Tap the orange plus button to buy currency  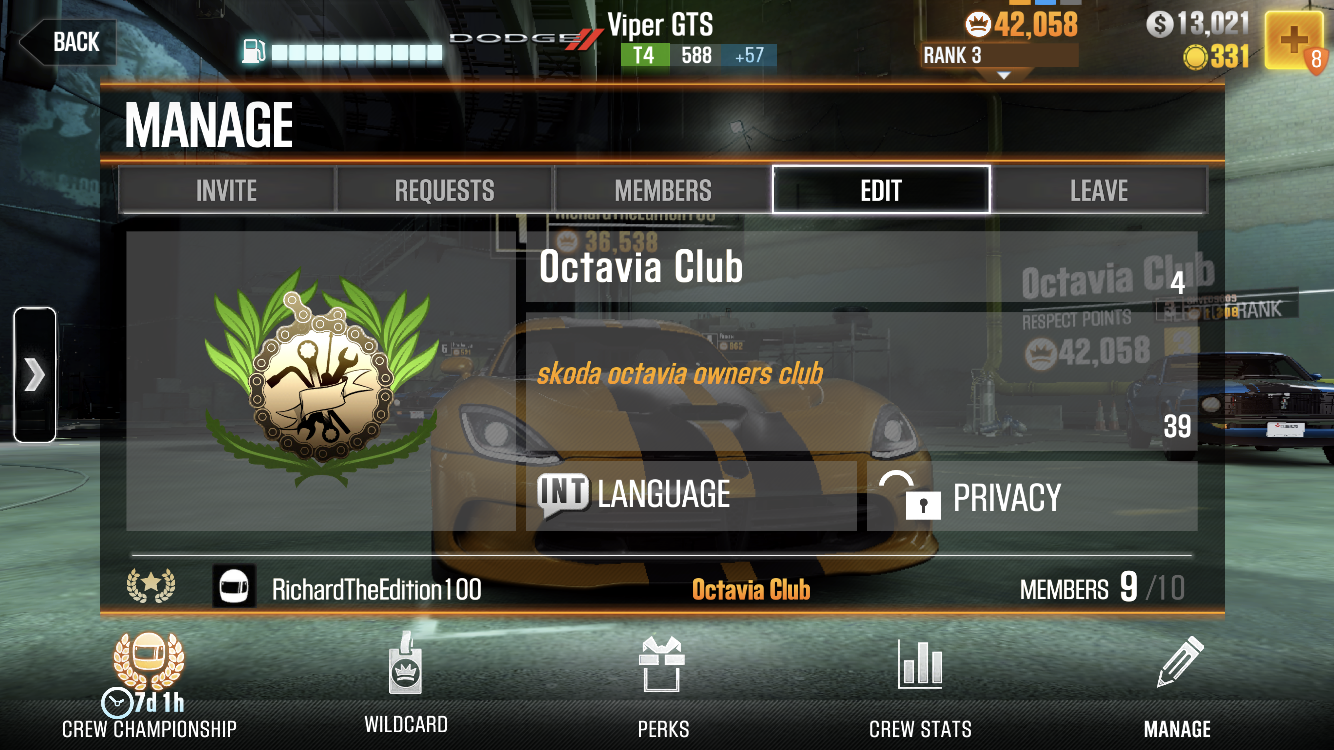click(1294, 41)
